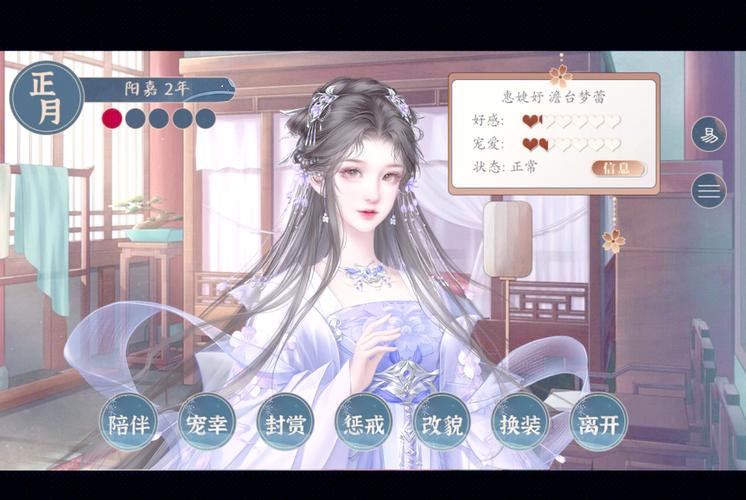Select the 宠幸 (Favor) button
The width and height of the screenshot is (746, 500).
pos(207,425)
